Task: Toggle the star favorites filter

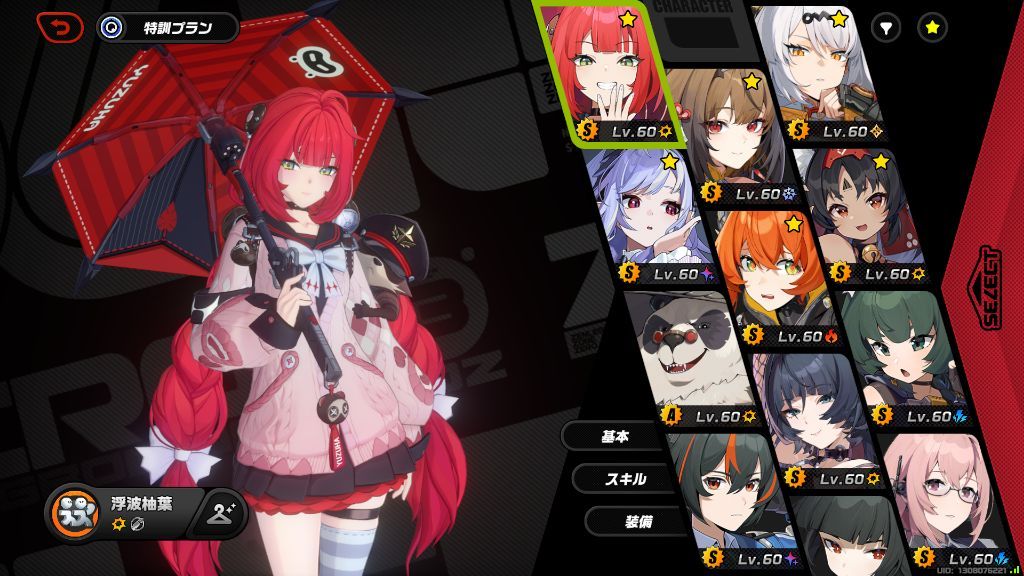Action: point(932,28)
